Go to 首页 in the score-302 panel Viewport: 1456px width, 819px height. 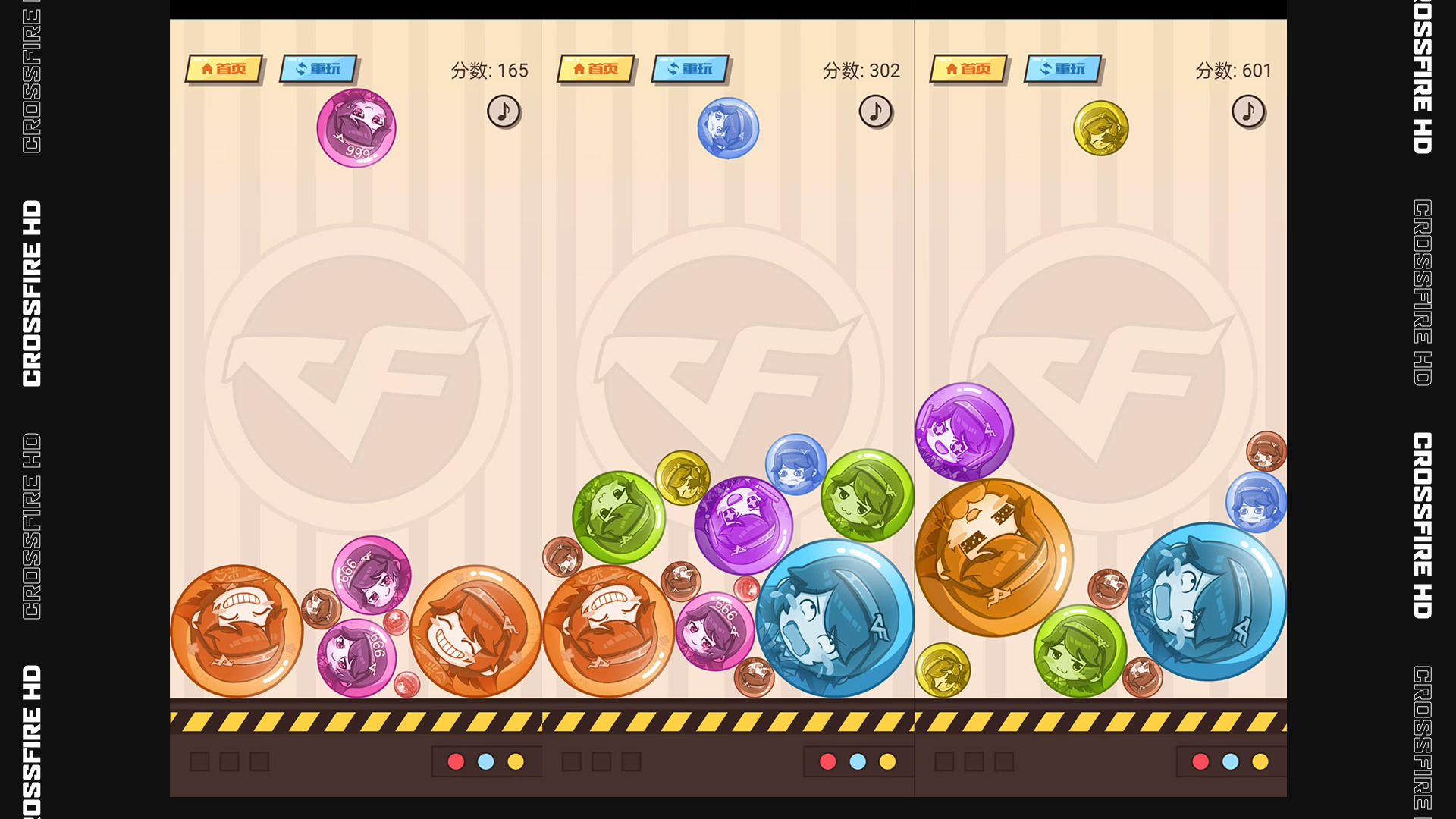pyautogui.click(x=596, y=69)
